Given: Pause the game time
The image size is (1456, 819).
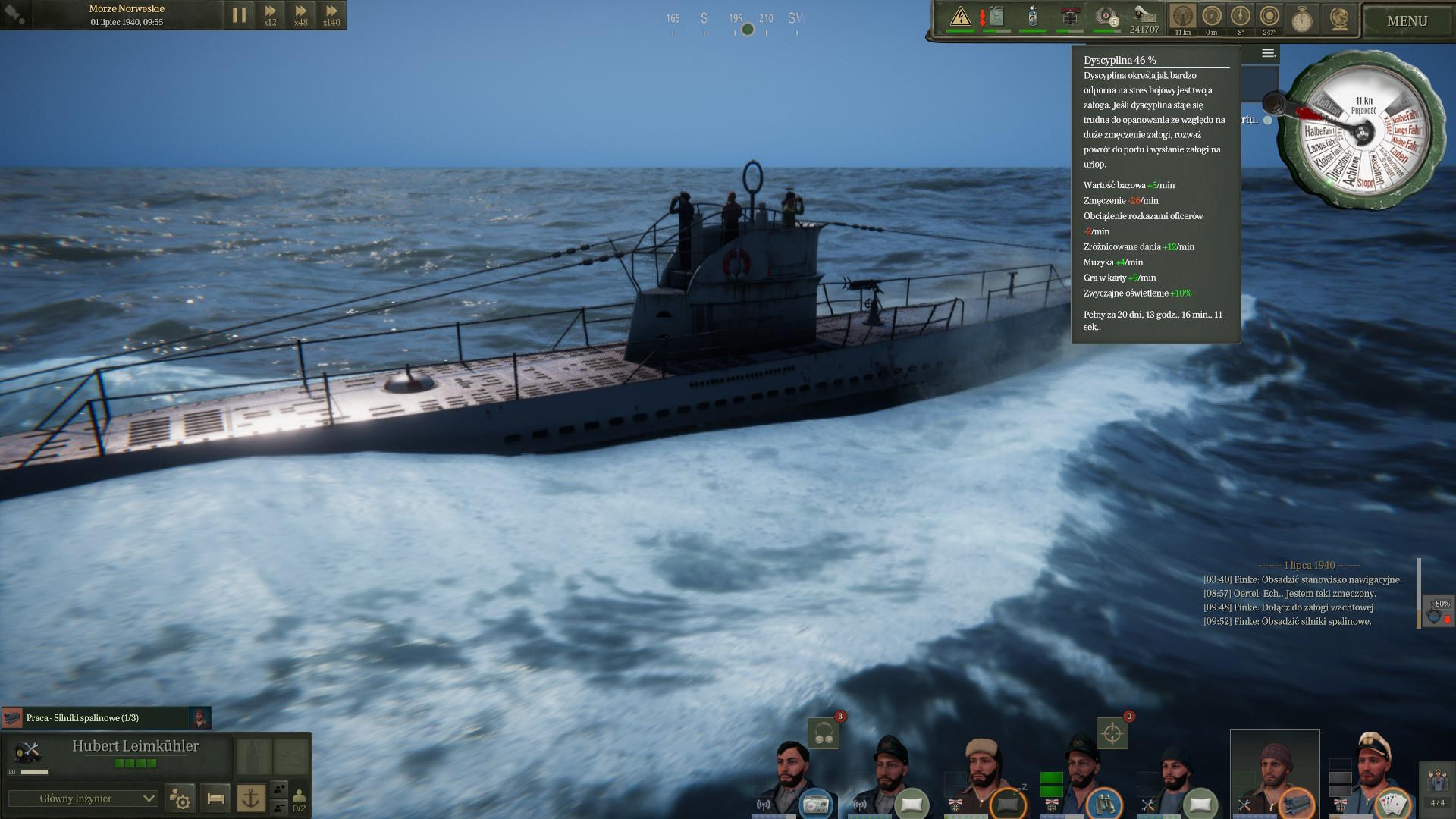Looking at the screenshot, I should [x=239, y=15].
